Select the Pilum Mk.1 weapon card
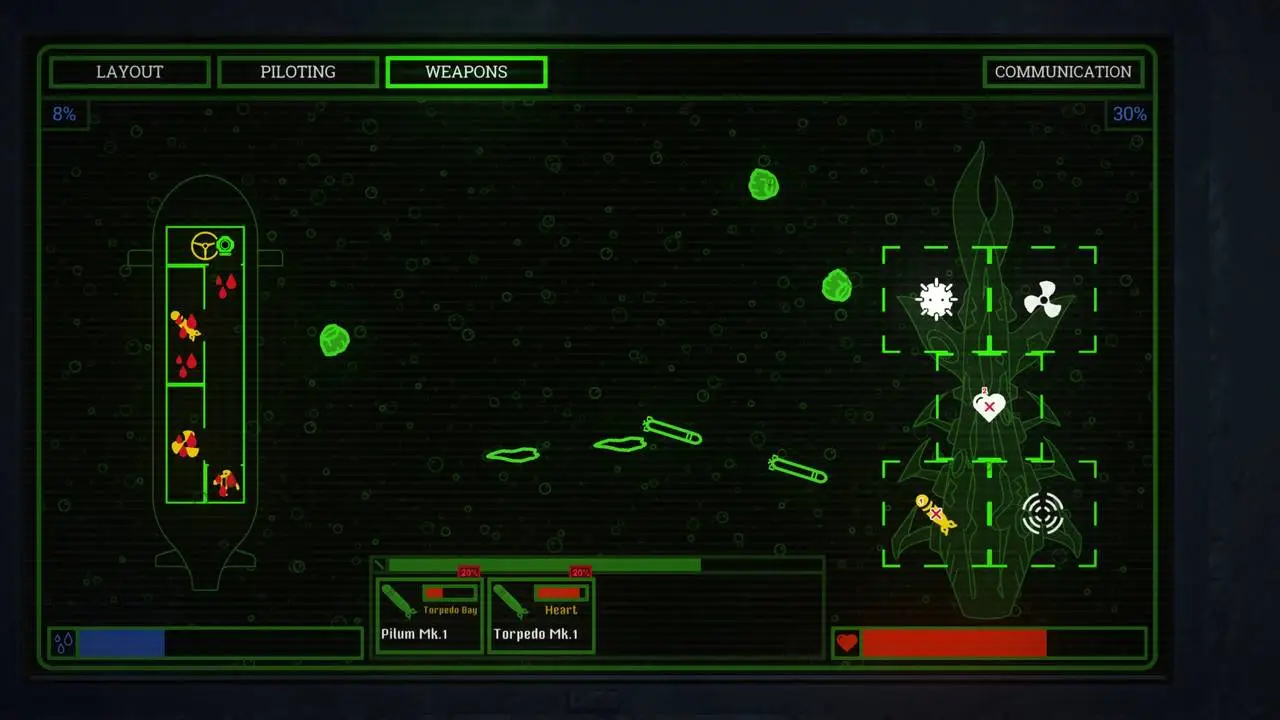This screenshot has width=1280, height=720. click(429, 615)
